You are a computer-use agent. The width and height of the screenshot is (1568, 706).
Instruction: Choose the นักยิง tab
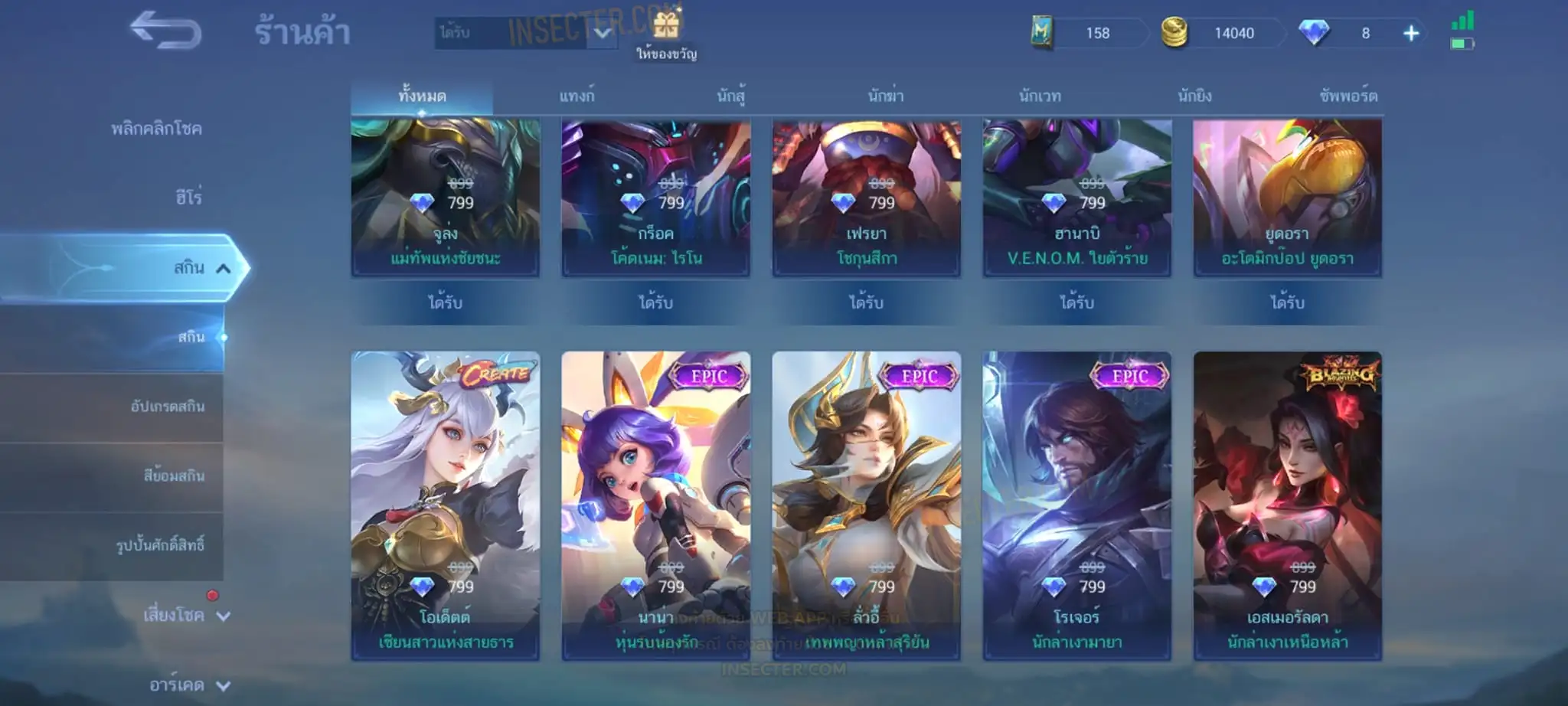(x=1194, y=96)
